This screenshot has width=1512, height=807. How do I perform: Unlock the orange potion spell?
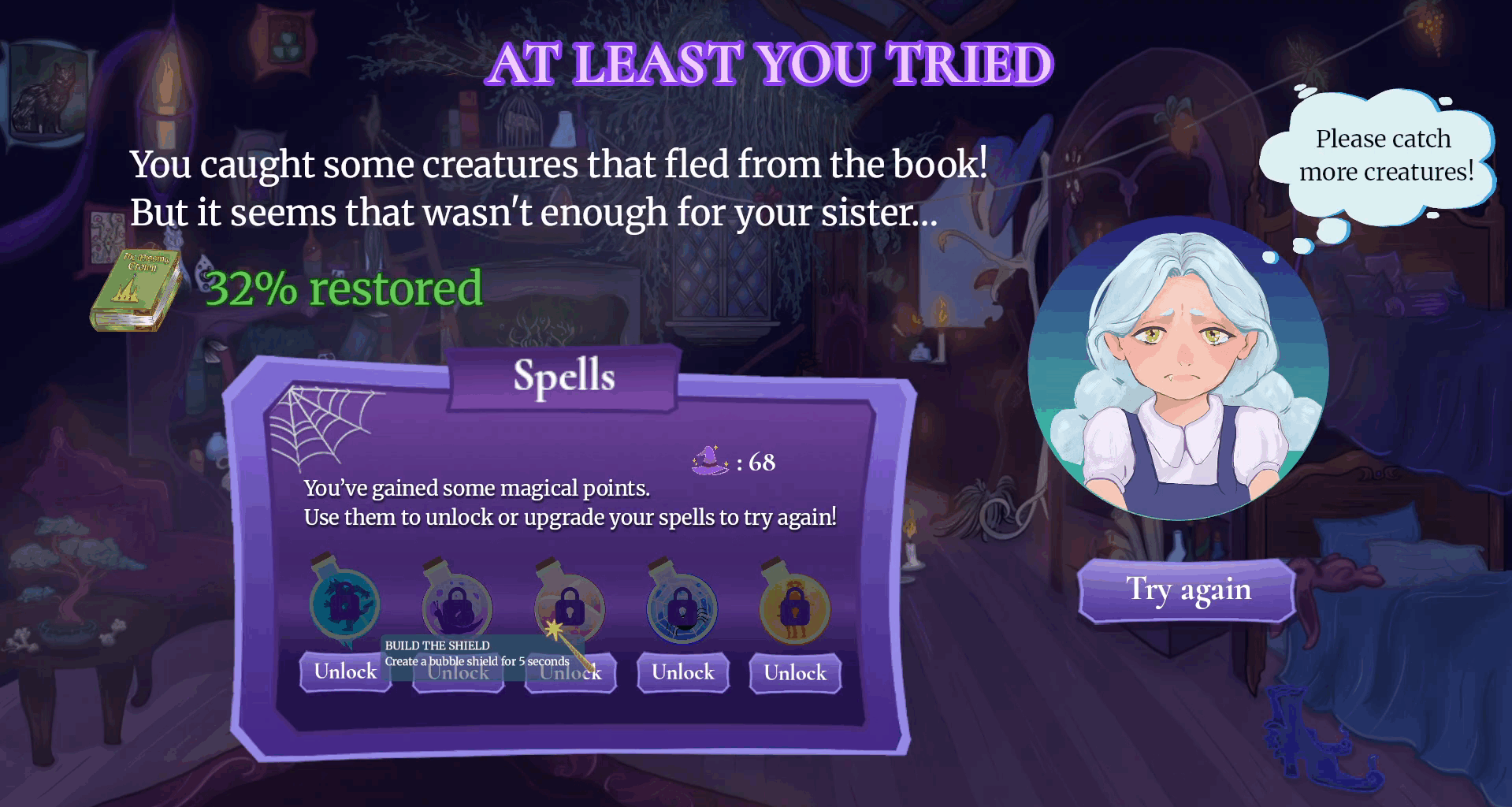tap(795, 674)
